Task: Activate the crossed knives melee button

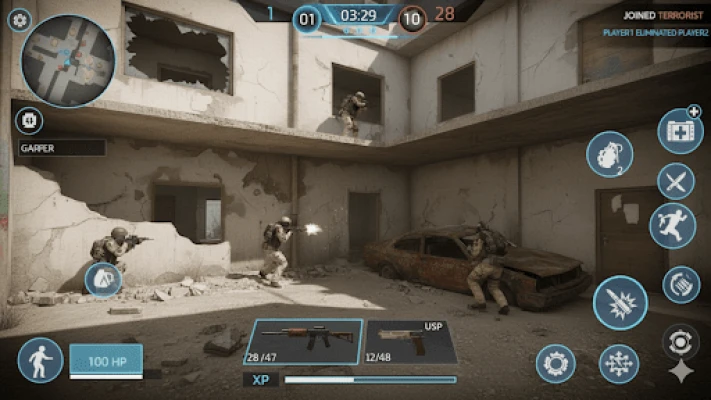Action: point(676,181)
